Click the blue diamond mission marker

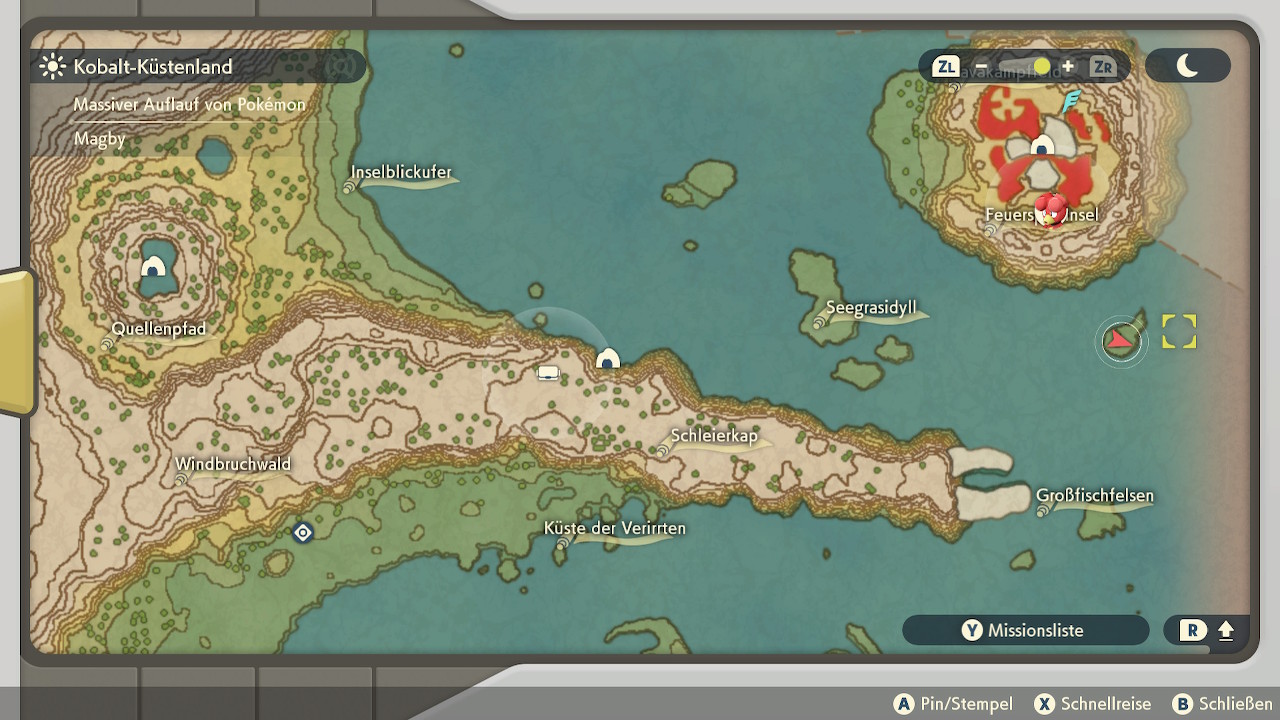click(x=303, y=533)
